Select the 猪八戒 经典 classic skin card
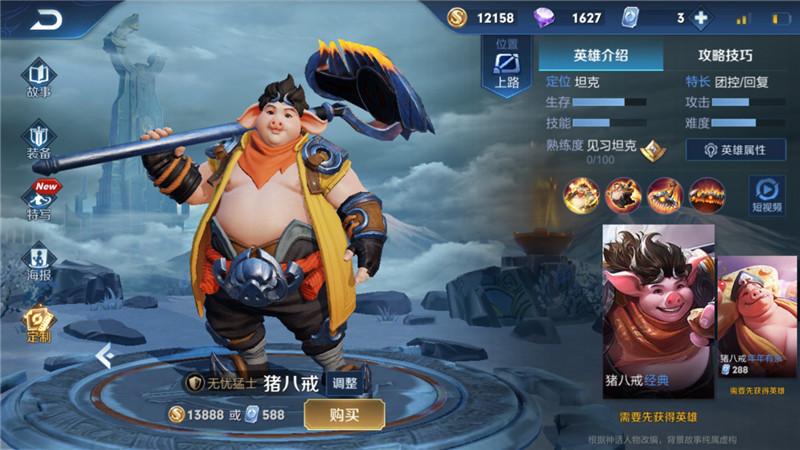This screenshot has height=450, width=800. [657, 312]
